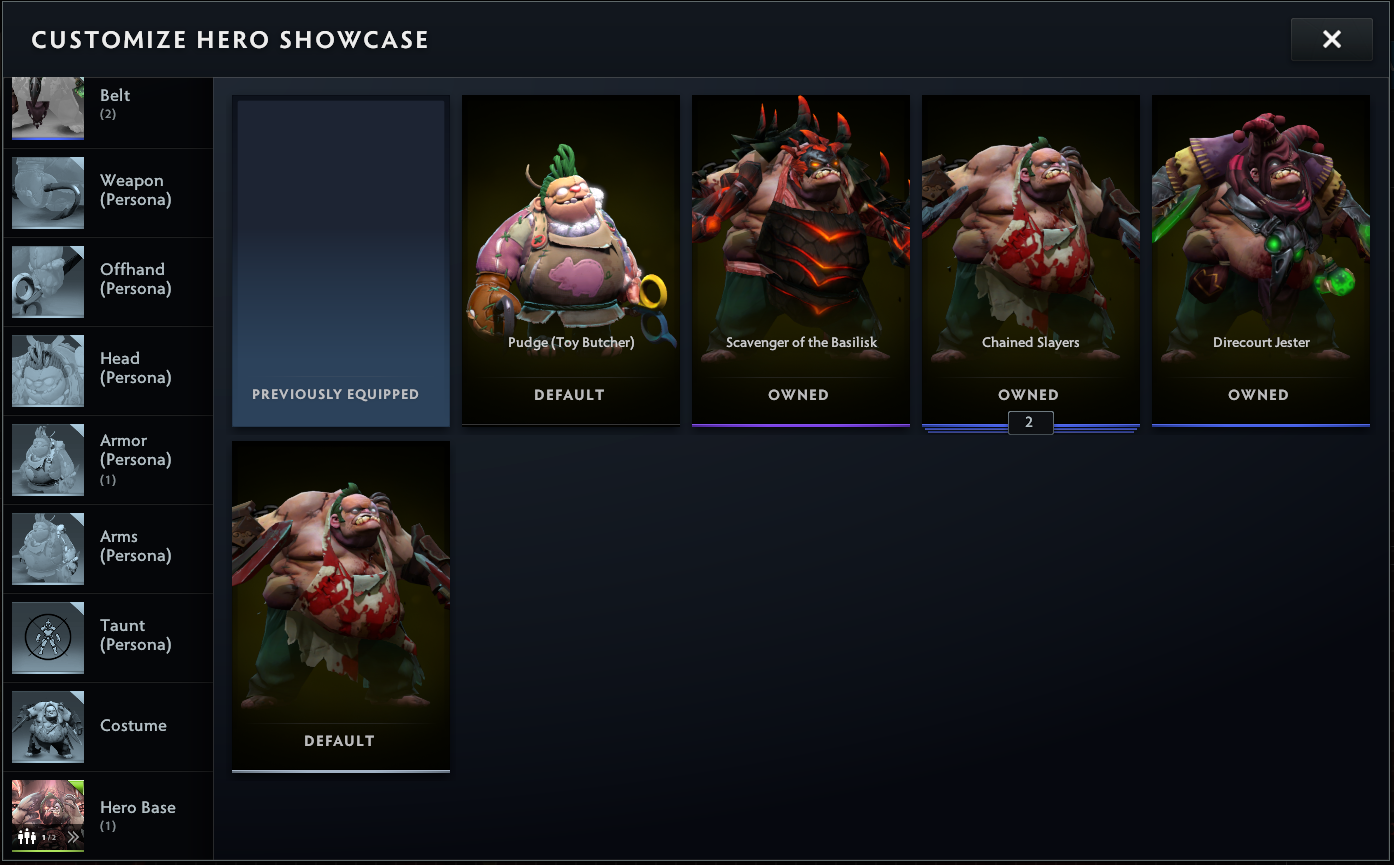Select the Arms (Persona) slot

tap(107, 548)
